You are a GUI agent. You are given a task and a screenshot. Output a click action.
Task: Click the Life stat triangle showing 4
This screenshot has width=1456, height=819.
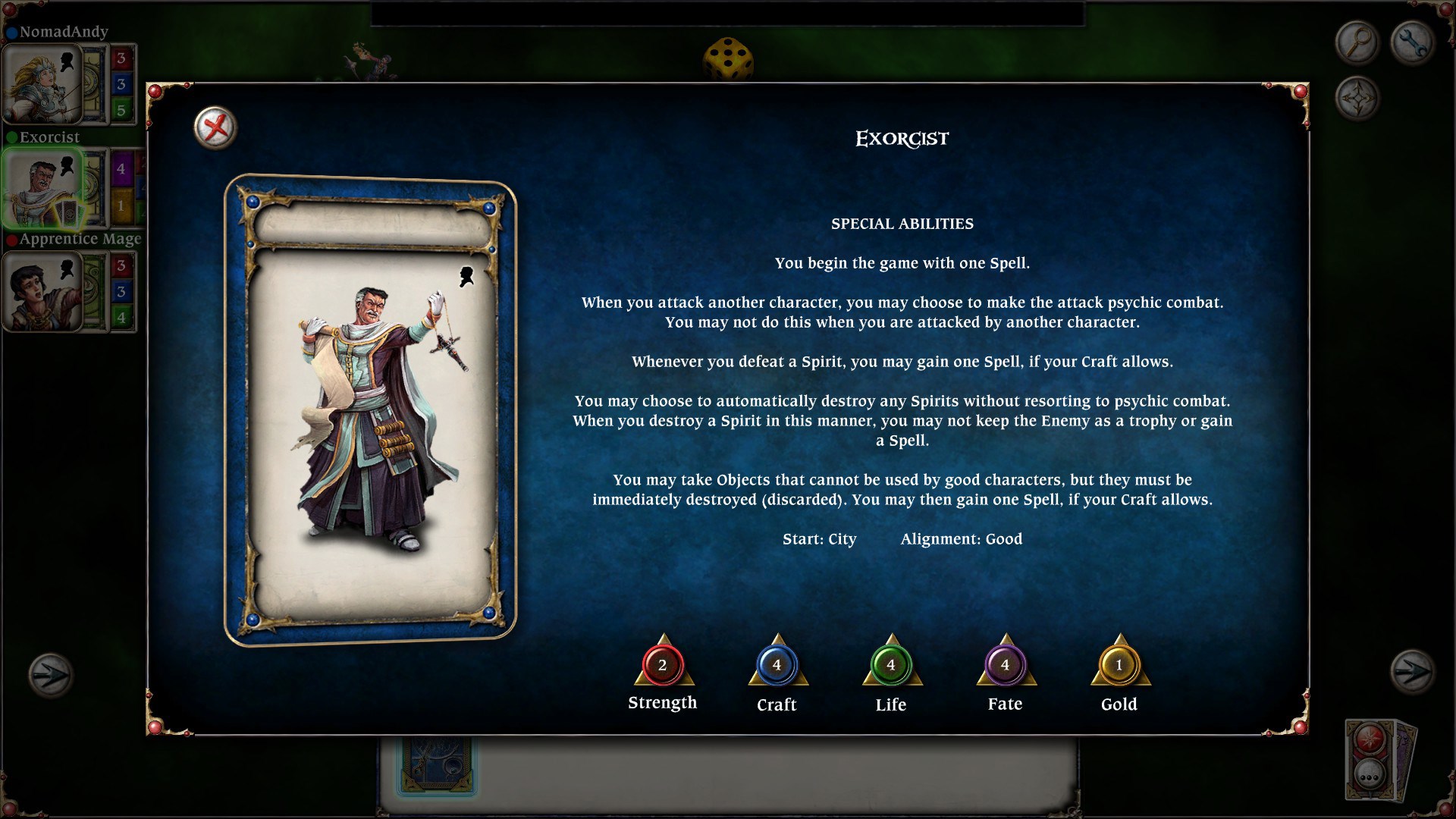[890, 667]
